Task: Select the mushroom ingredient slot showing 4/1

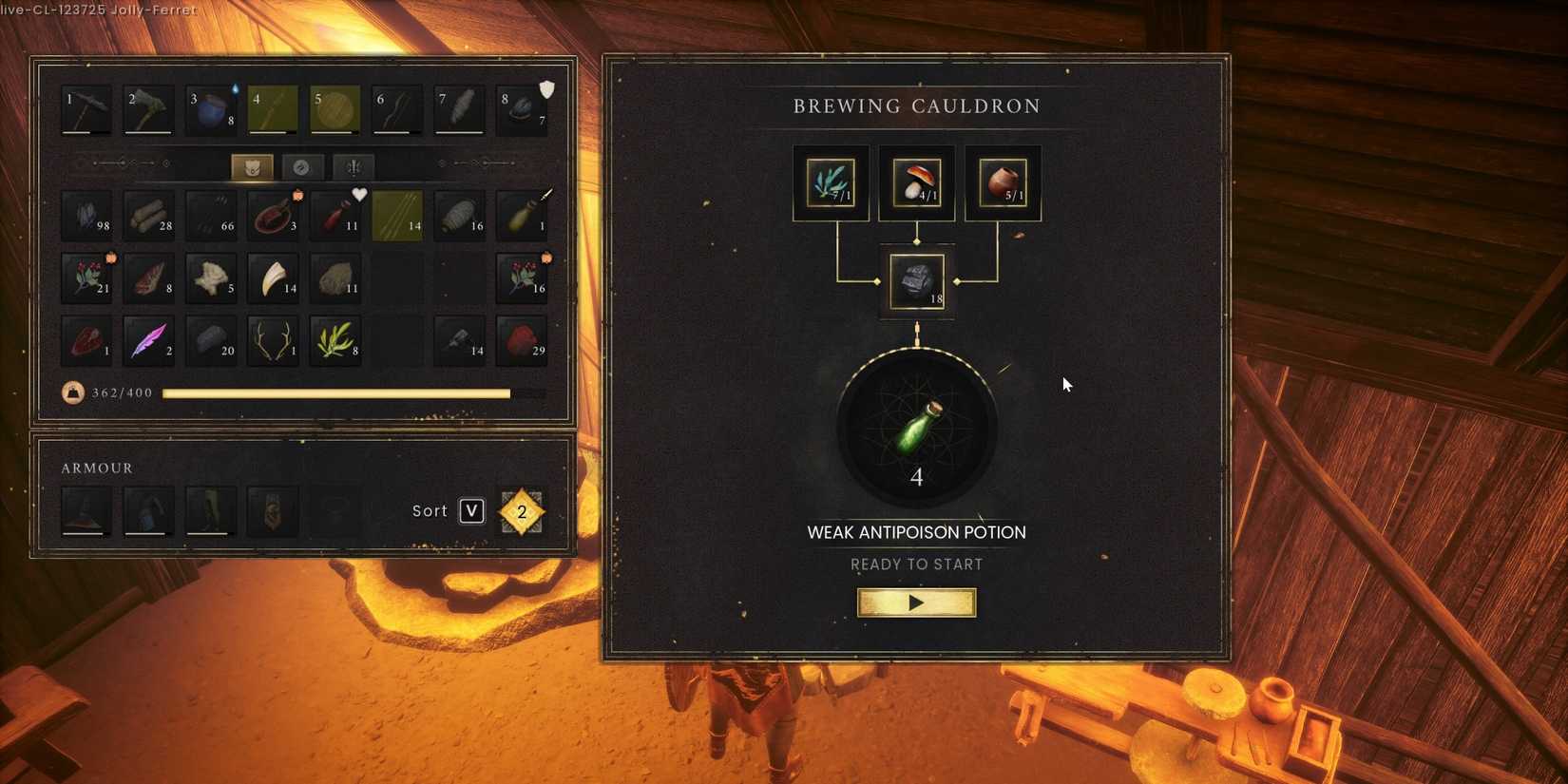Action: (915, 182)
